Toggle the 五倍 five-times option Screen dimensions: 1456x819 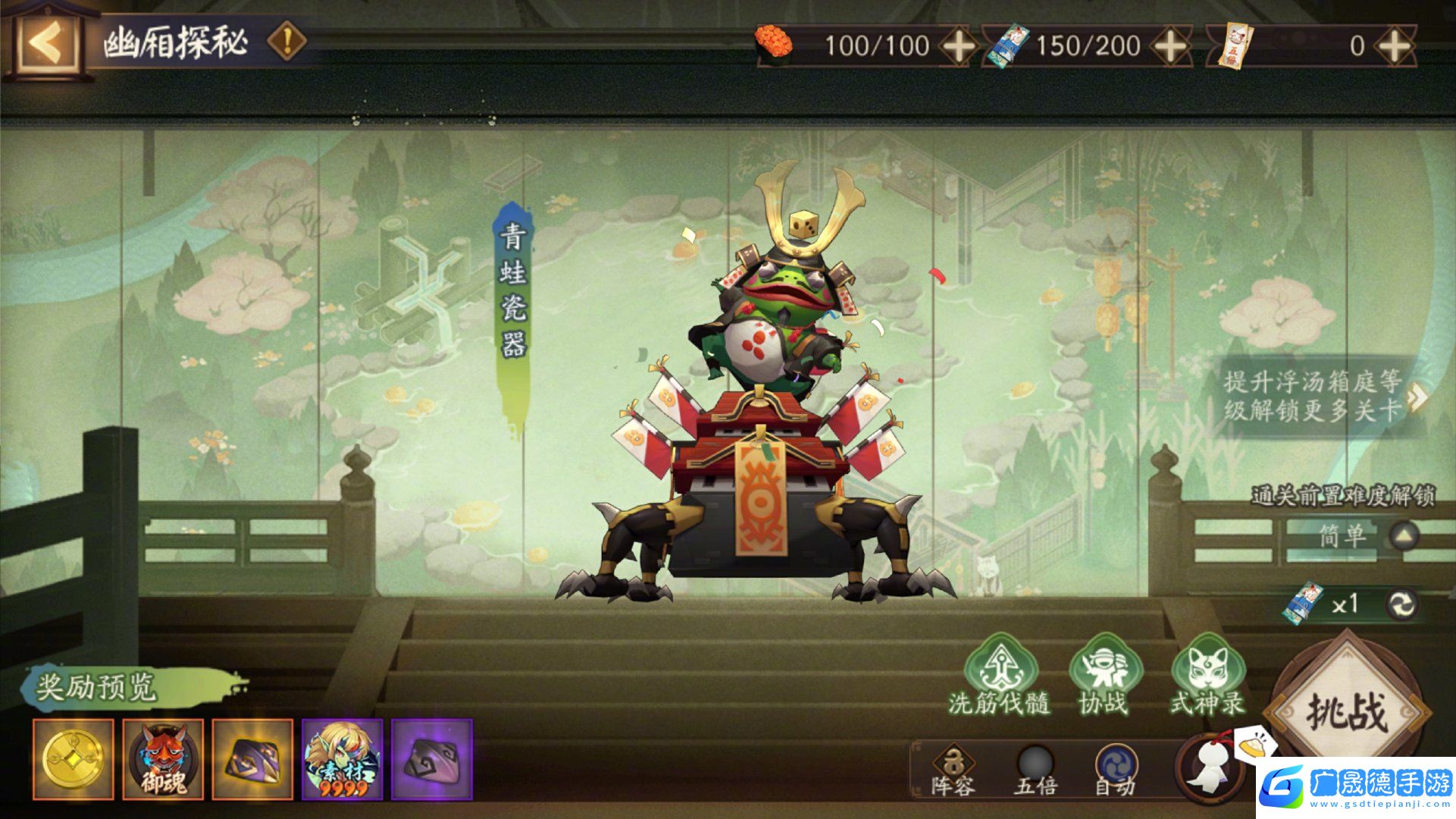1035,769
